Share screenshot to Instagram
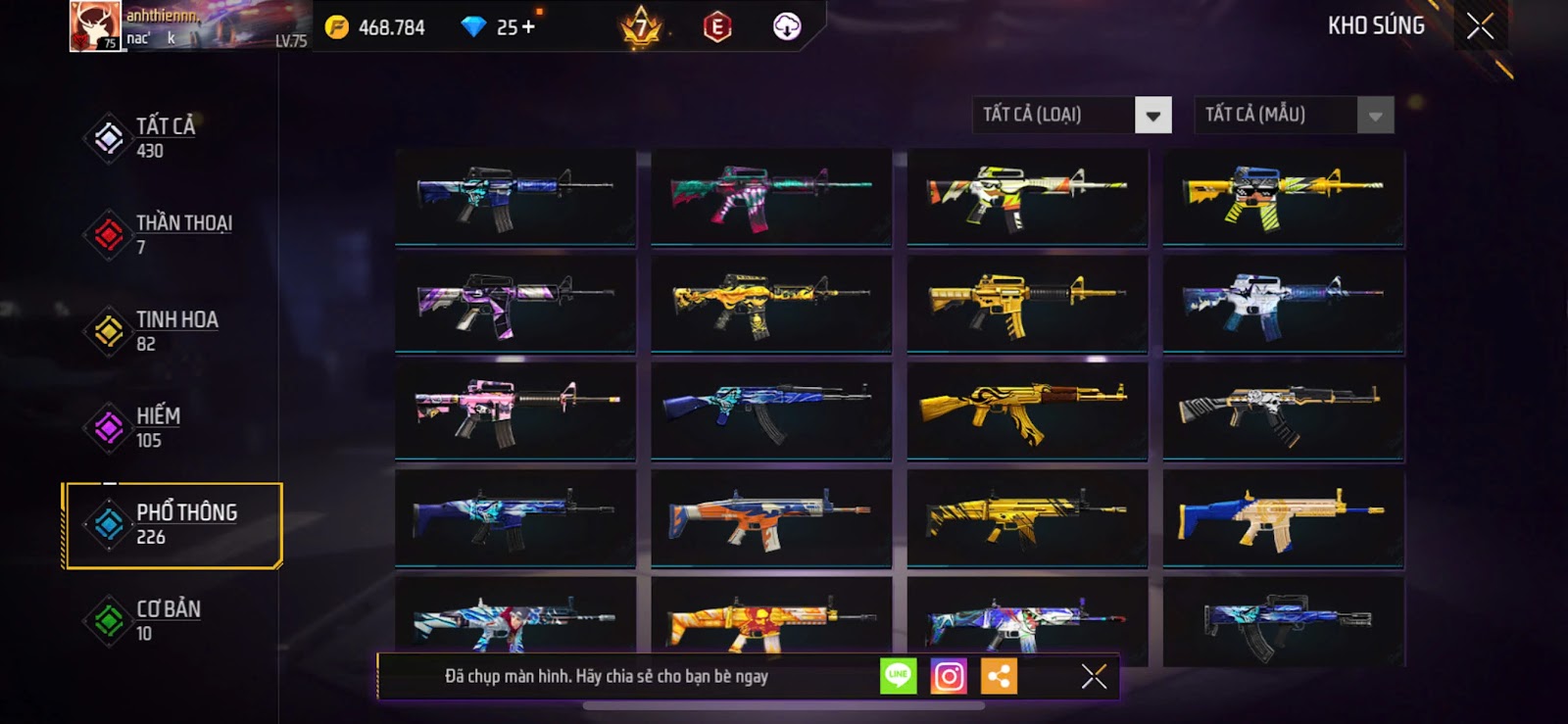1568x724 pixels. (x=949, y=676)
